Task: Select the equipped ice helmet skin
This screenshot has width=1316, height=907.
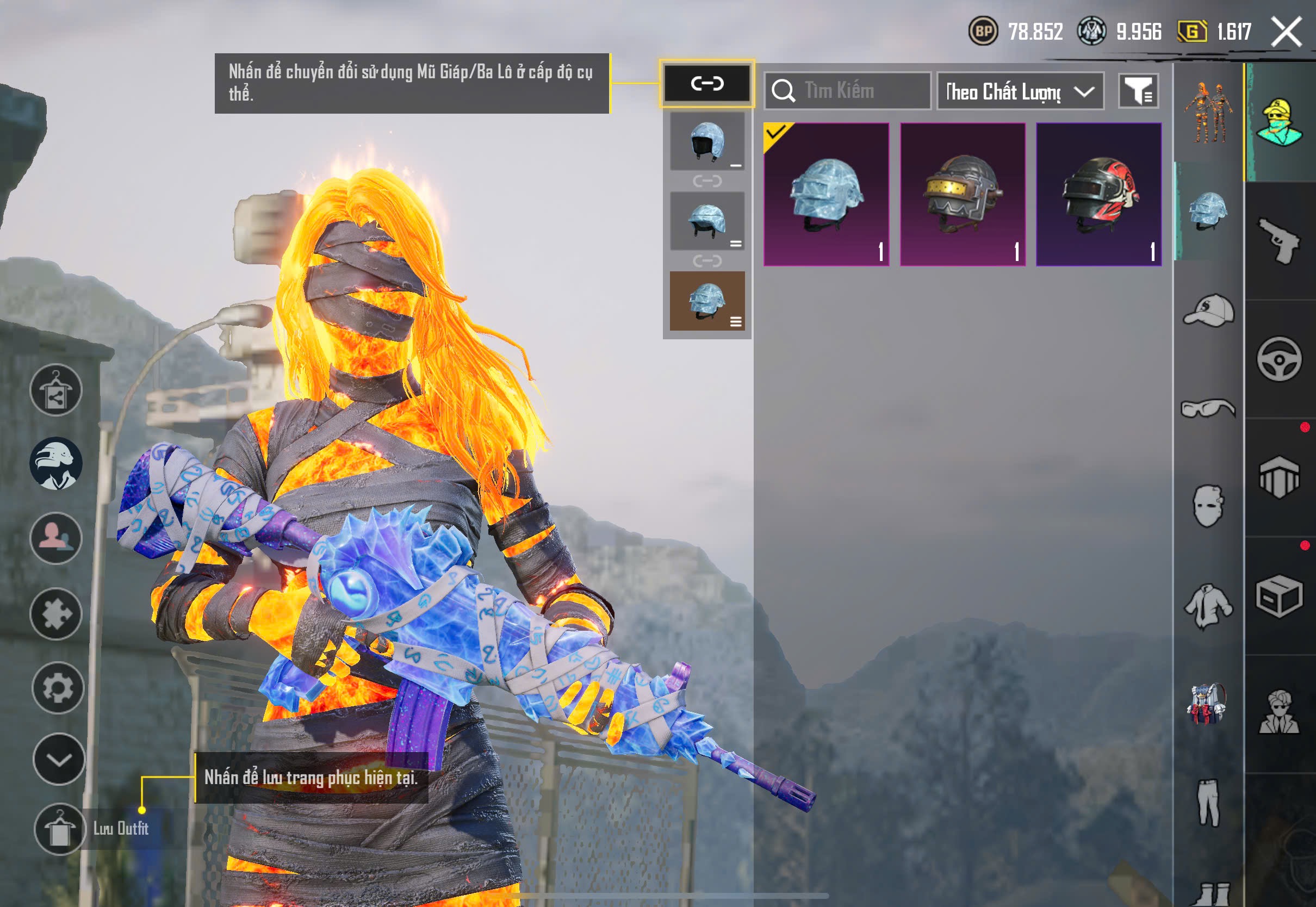Action: coord(826,194)
